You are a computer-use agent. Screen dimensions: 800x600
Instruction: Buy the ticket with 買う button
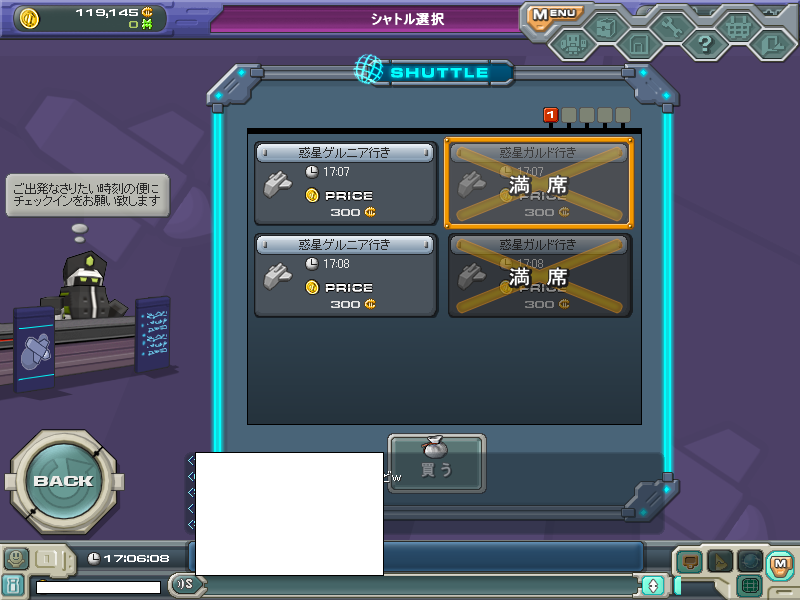[x=436, y=463]
